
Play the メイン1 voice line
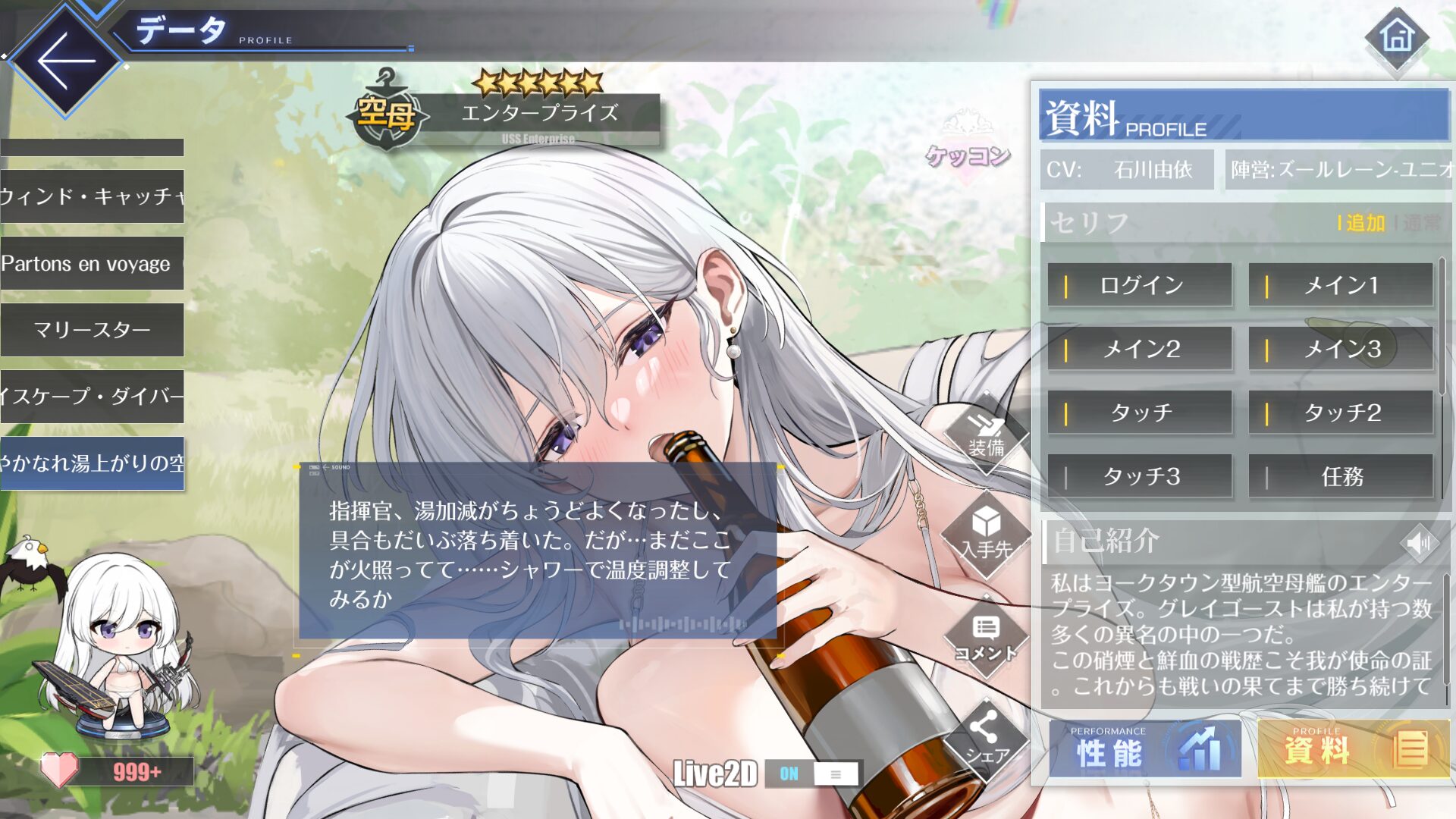tap(1340, 285)
